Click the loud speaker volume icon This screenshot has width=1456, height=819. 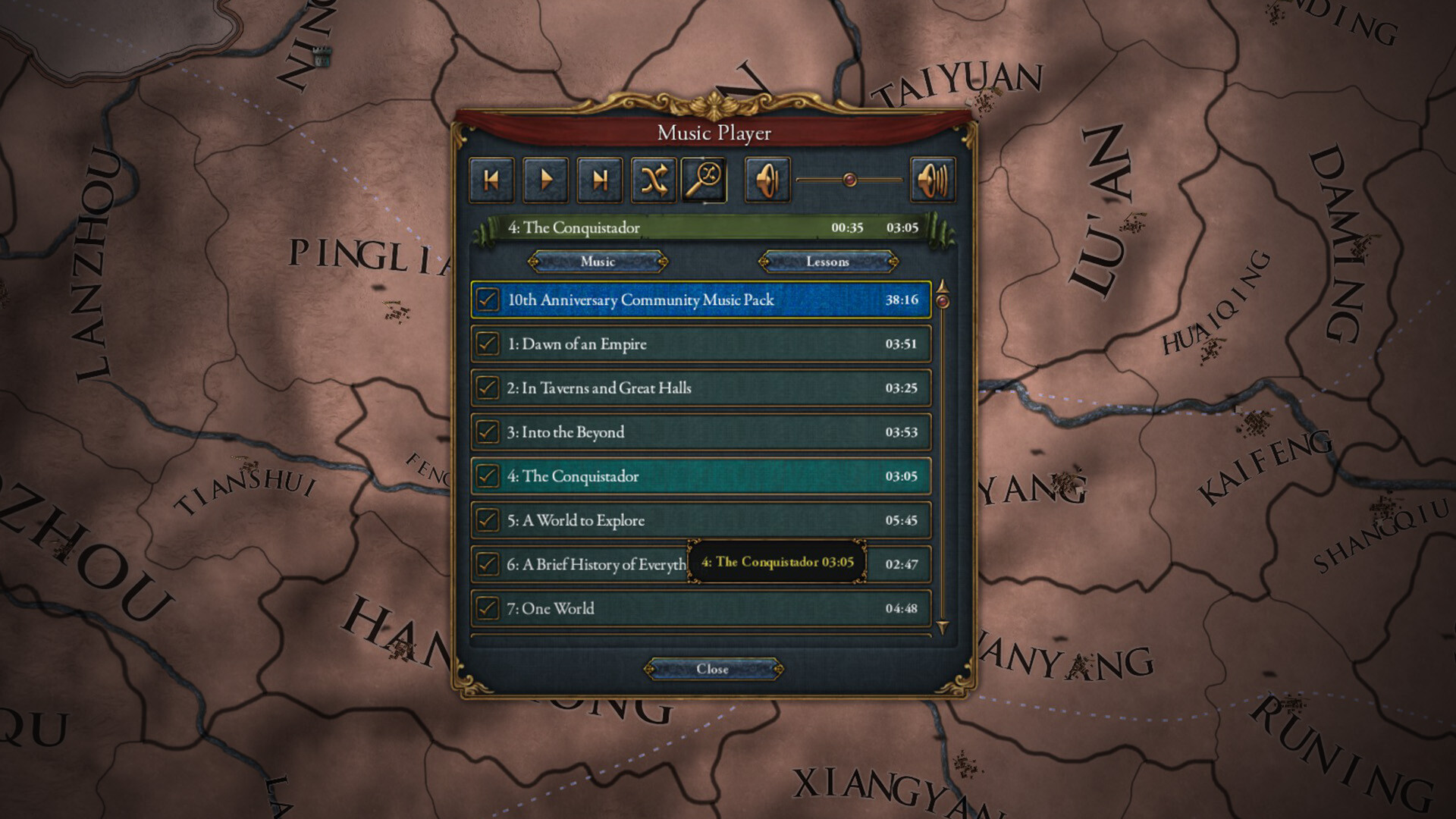click(x=933, y=180)
